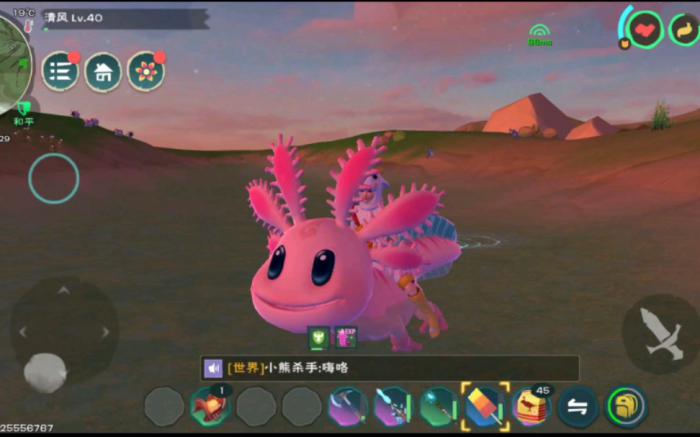Select the red horn hotbar slot
Image resolution: width=700 pixels, height=437 pixels.
210,406
